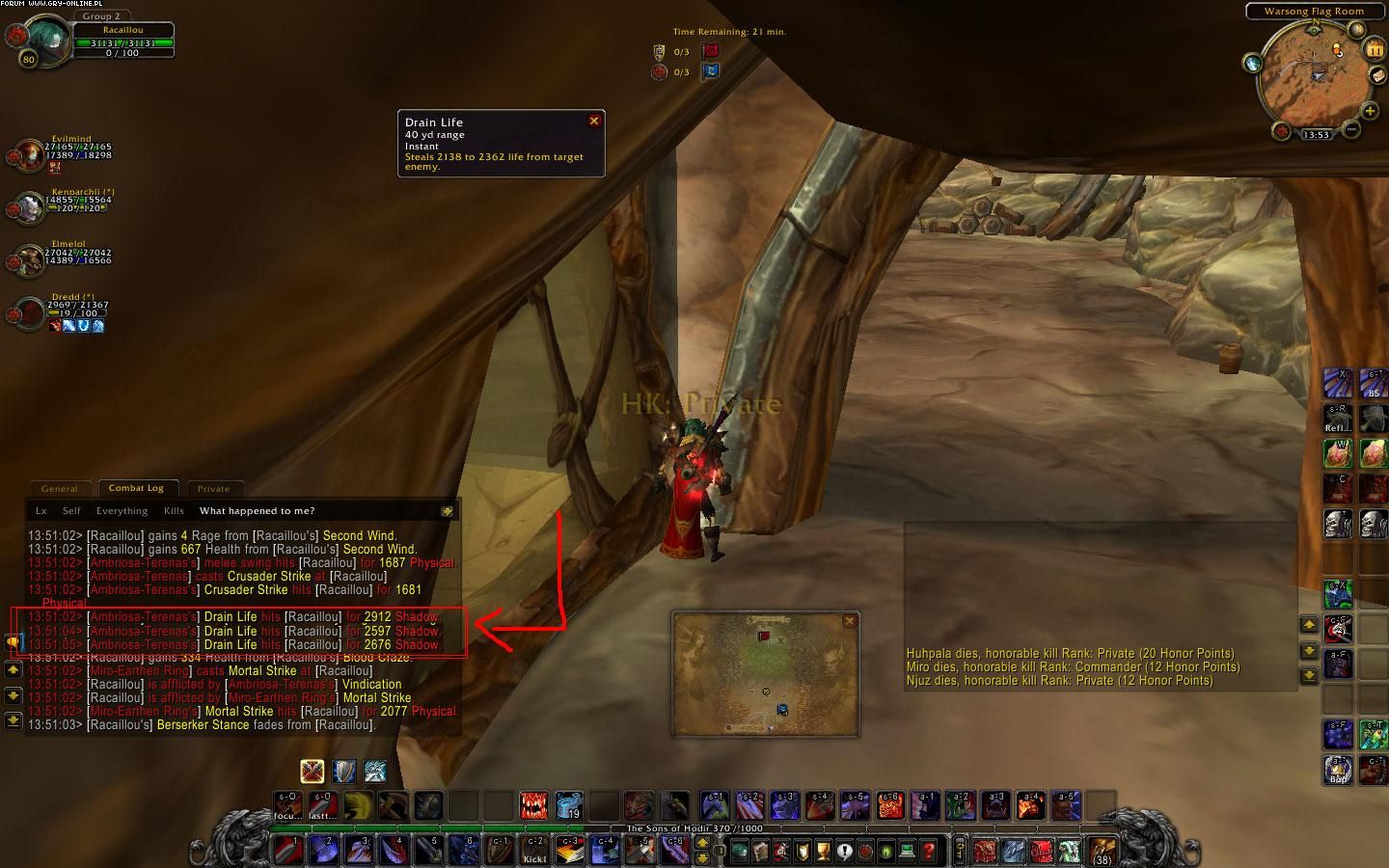The height and width of the screenshot is (868, 1389).
Task: Close the battlefield minimap window
Action: point(849,621)
